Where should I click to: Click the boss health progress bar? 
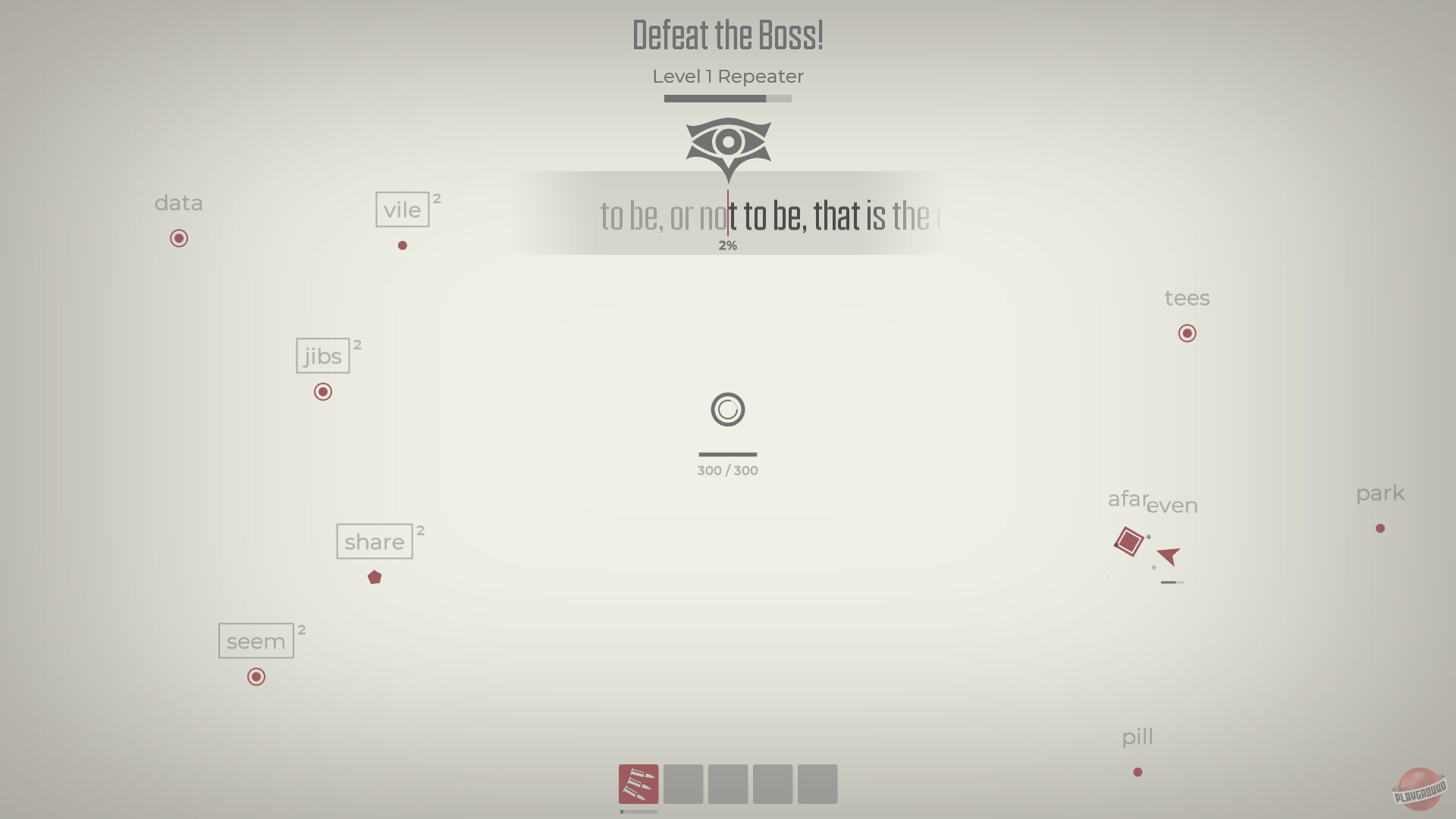tap(726, 98)
